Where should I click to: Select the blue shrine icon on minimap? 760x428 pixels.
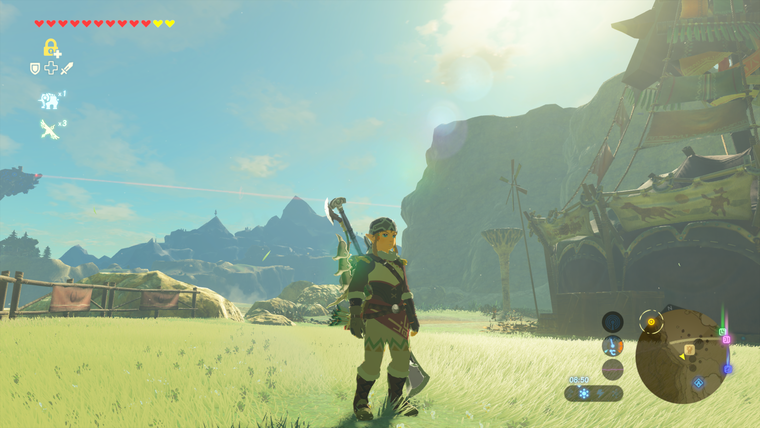(x=698, y=382)
